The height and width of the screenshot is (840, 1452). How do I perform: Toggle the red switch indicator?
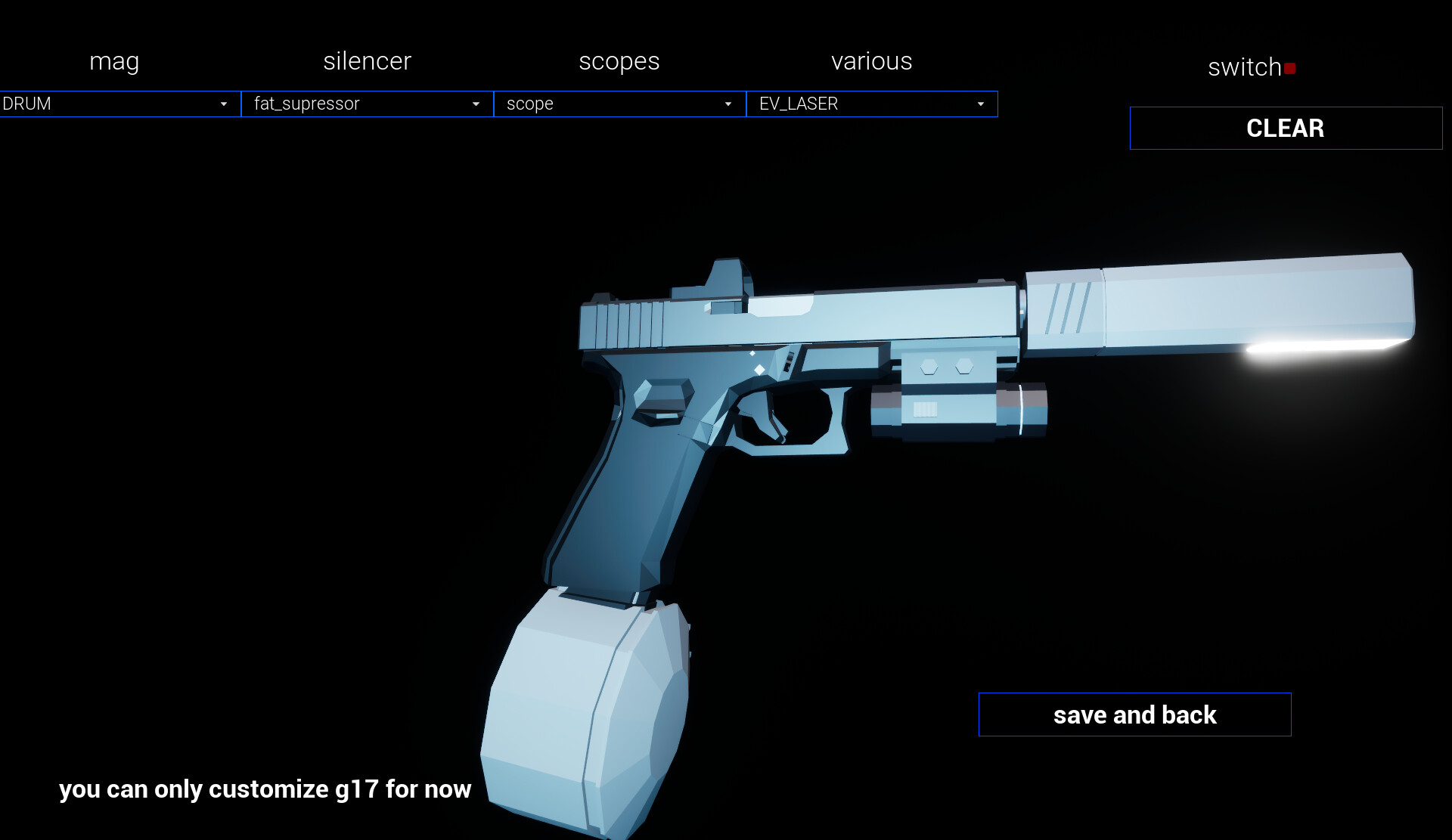pyautogui.click(x=1291, y=67)
